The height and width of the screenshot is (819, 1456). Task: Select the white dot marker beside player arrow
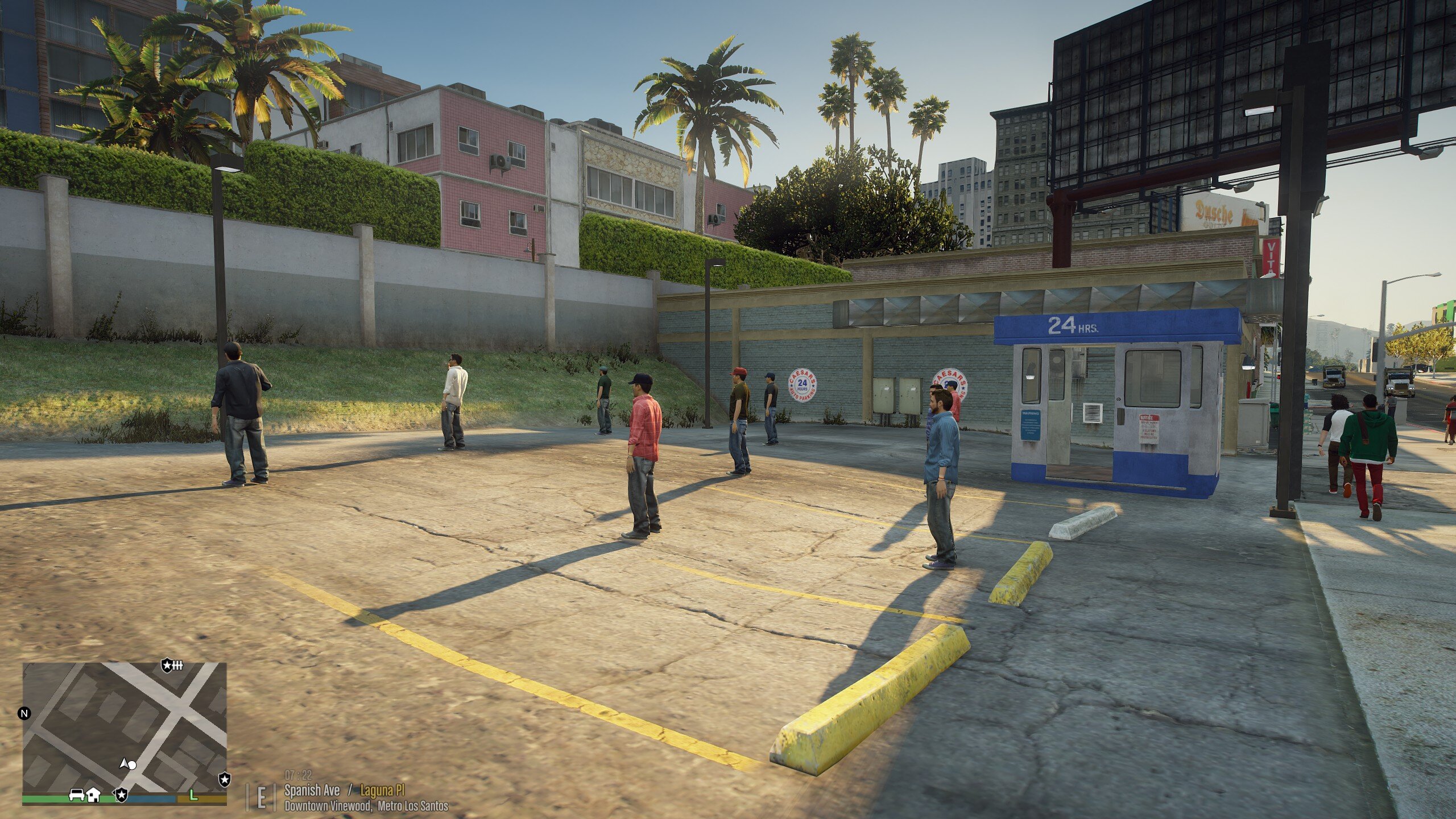pos(132,765)
